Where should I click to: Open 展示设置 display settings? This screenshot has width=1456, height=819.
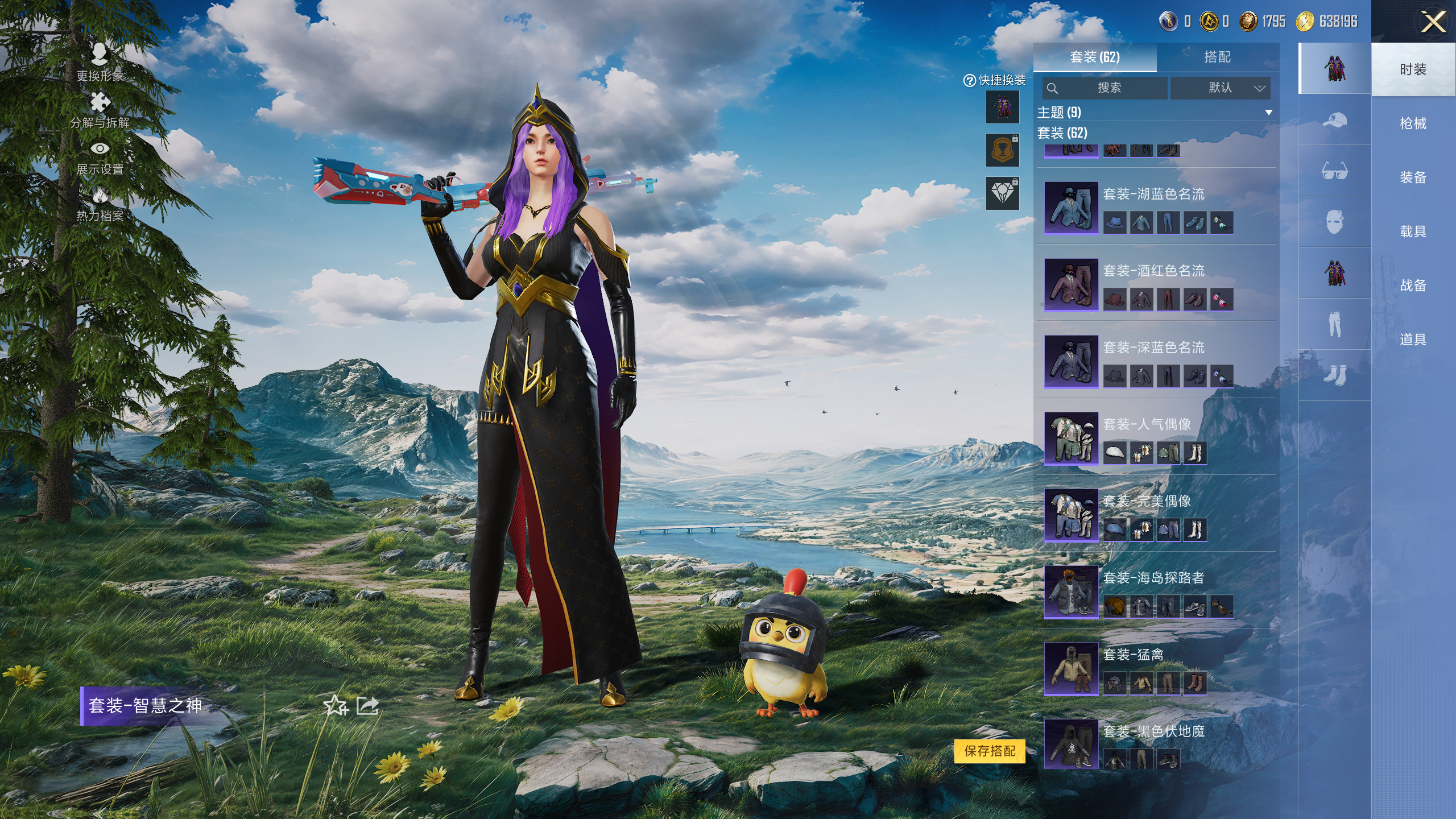coord(100,157)
